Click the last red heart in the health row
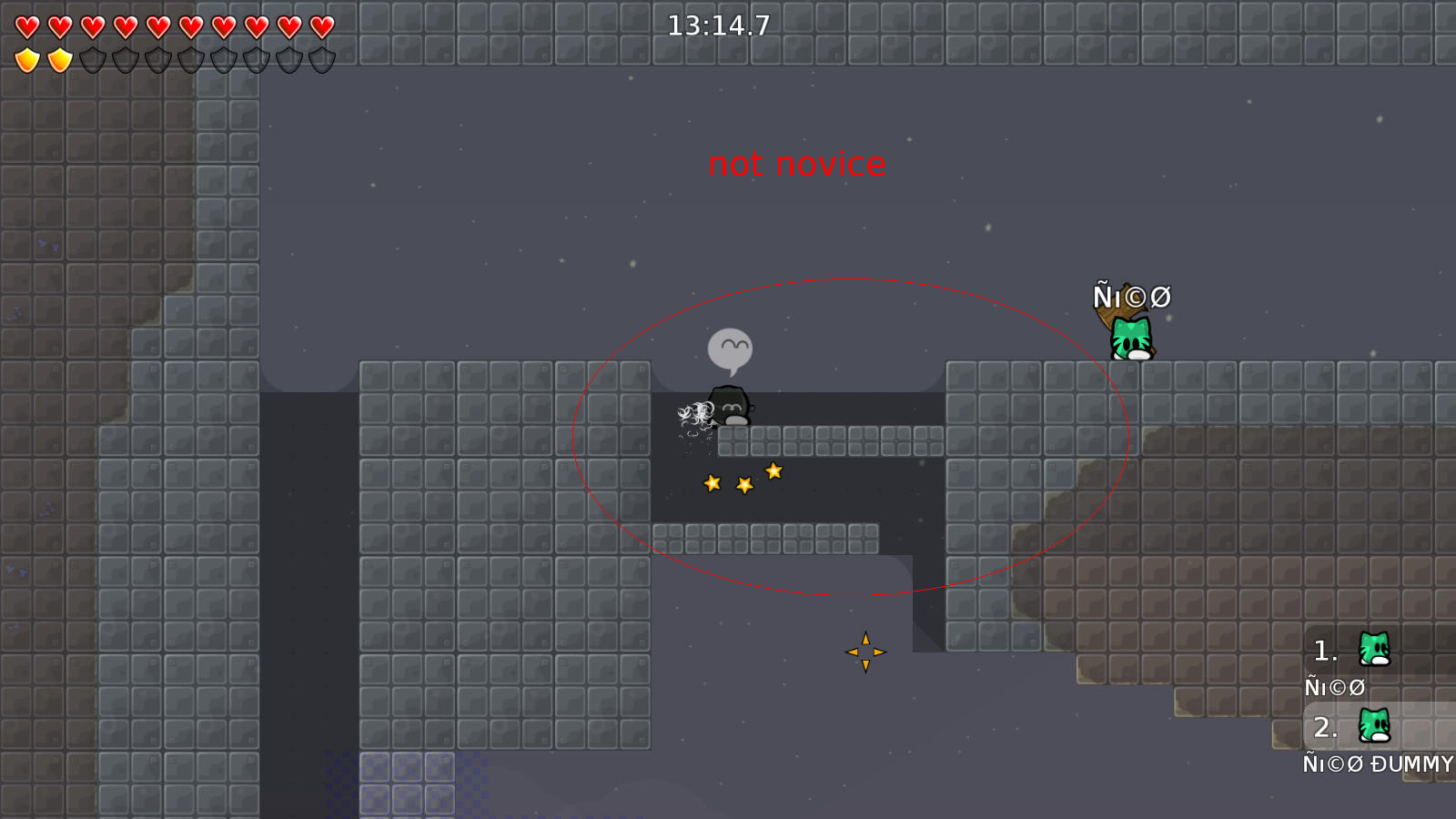Image resolution: width=1456 pixels, height=819 pixels. click(320, 25)
